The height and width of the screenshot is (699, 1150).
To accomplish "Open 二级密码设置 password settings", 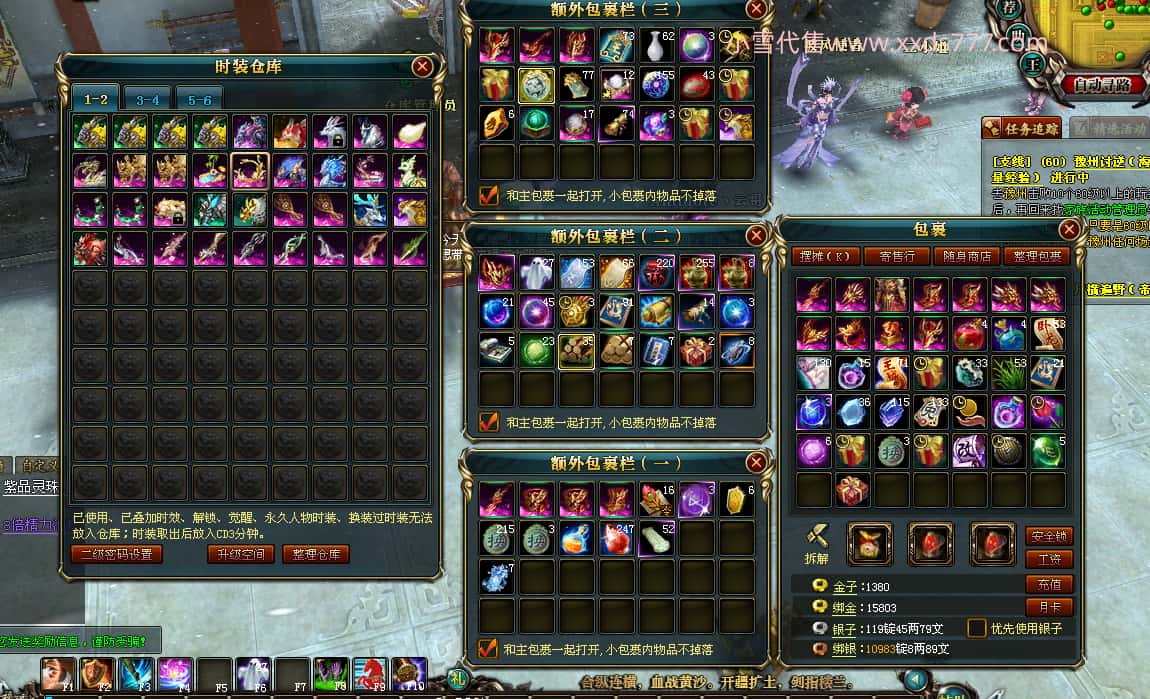I will pyautogui.click(x=116, y=554).
